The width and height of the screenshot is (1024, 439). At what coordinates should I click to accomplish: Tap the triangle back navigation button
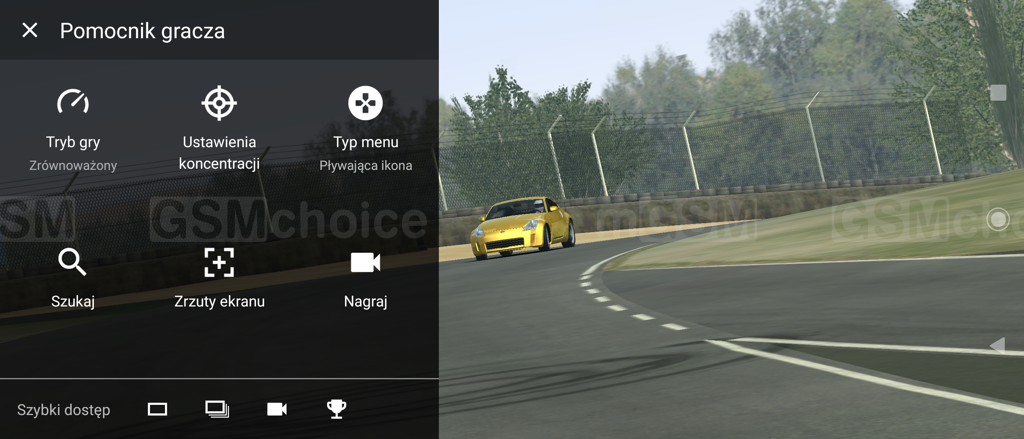point(997,345)
